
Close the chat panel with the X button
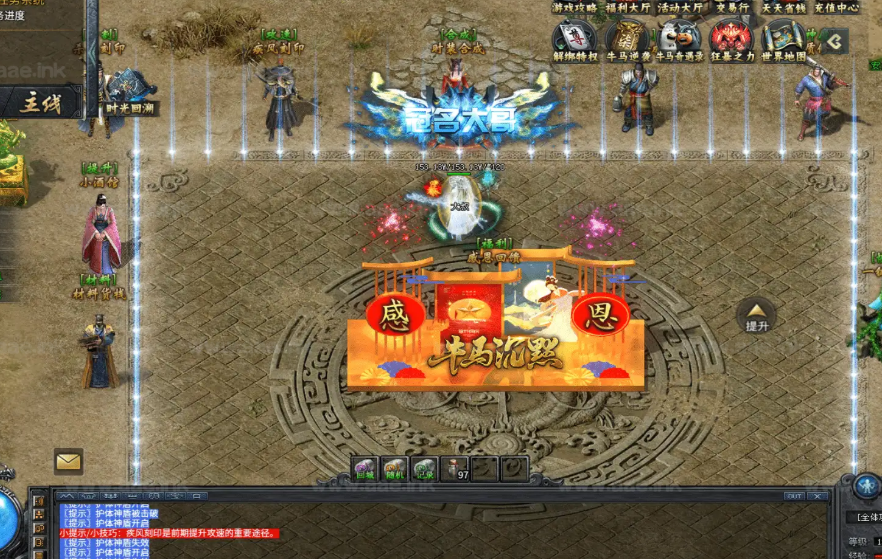click(819, 496)
